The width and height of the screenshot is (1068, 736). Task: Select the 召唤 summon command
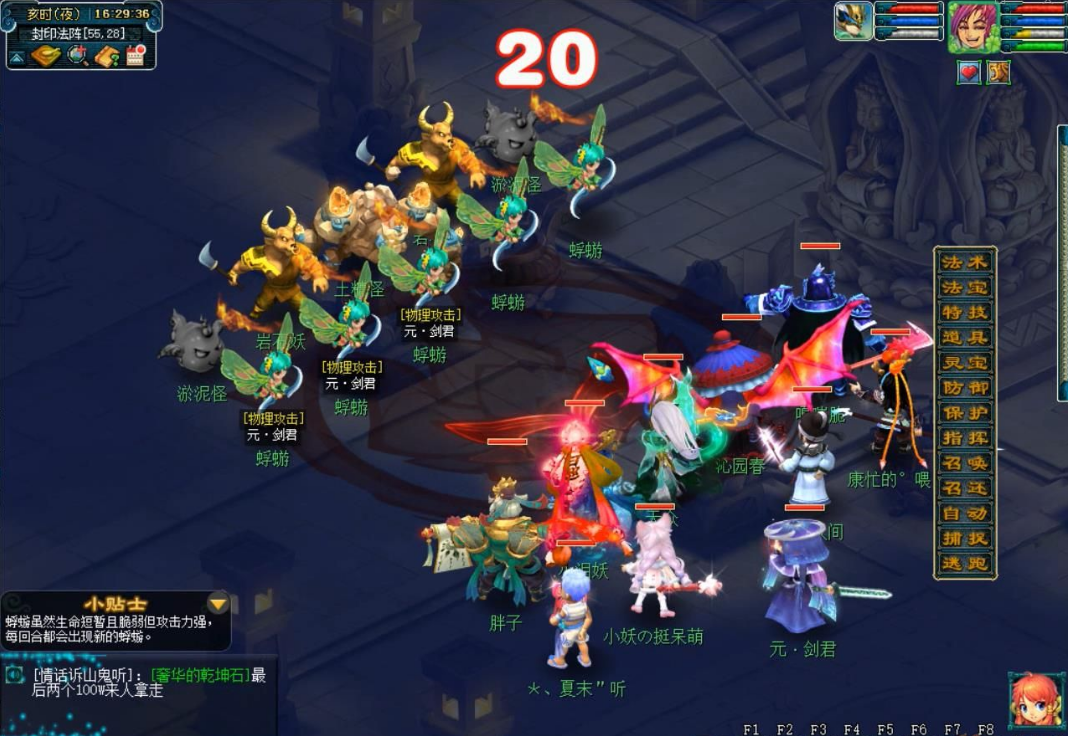tap(964, 463)
